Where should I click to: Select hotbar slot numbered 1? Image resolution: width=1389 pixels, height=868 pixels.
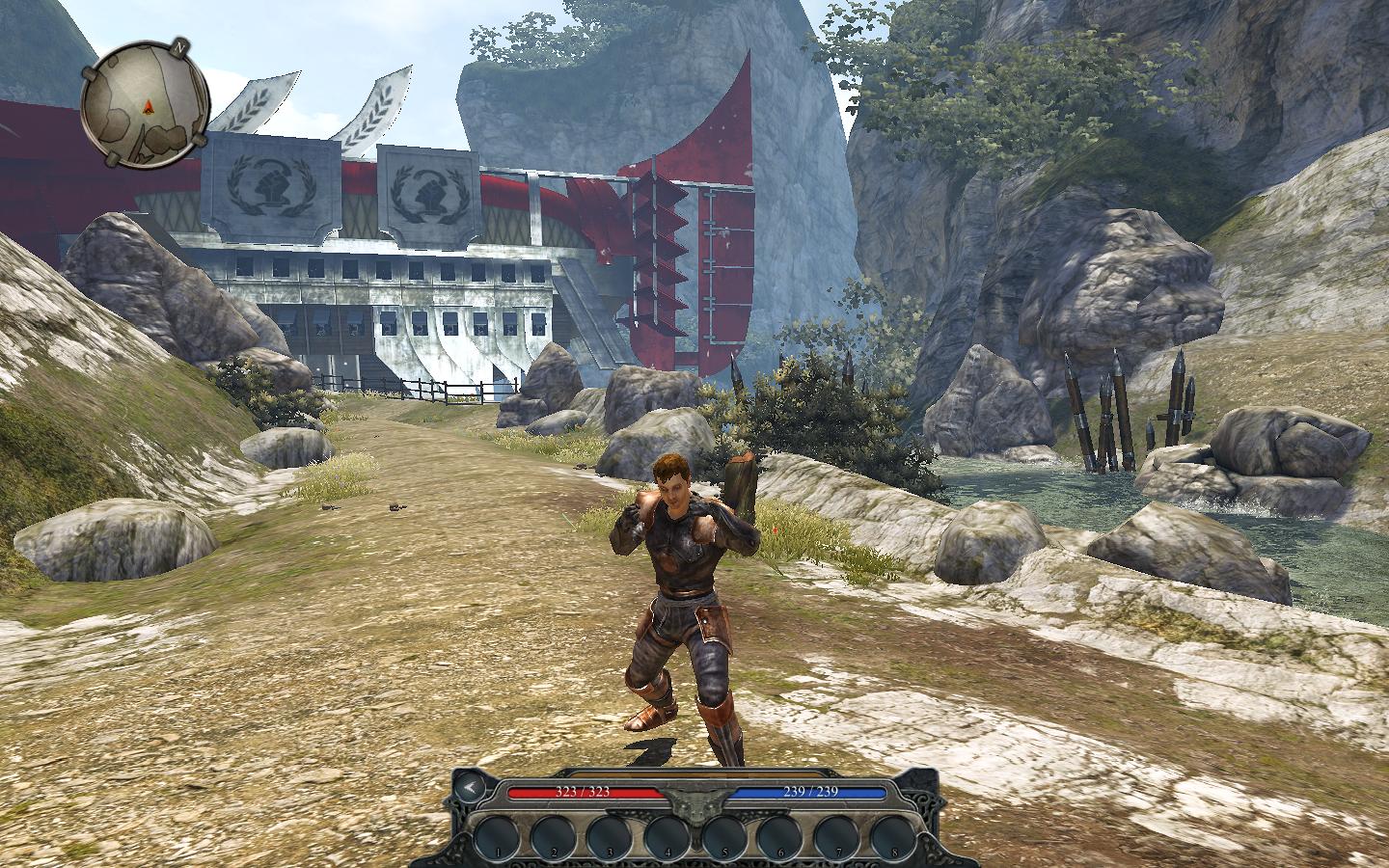[x=498, y=833]
